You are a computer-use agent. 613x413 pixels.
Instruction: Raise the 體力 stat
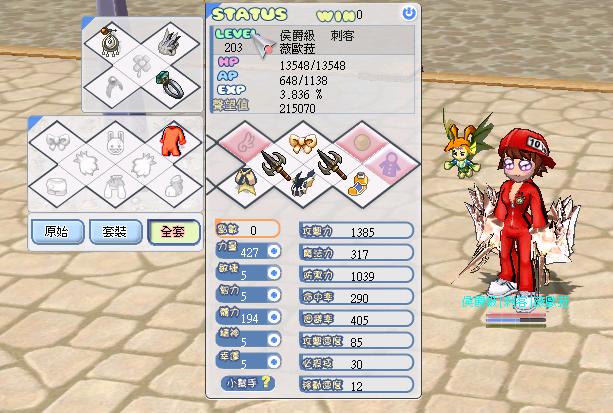(274, 318)
